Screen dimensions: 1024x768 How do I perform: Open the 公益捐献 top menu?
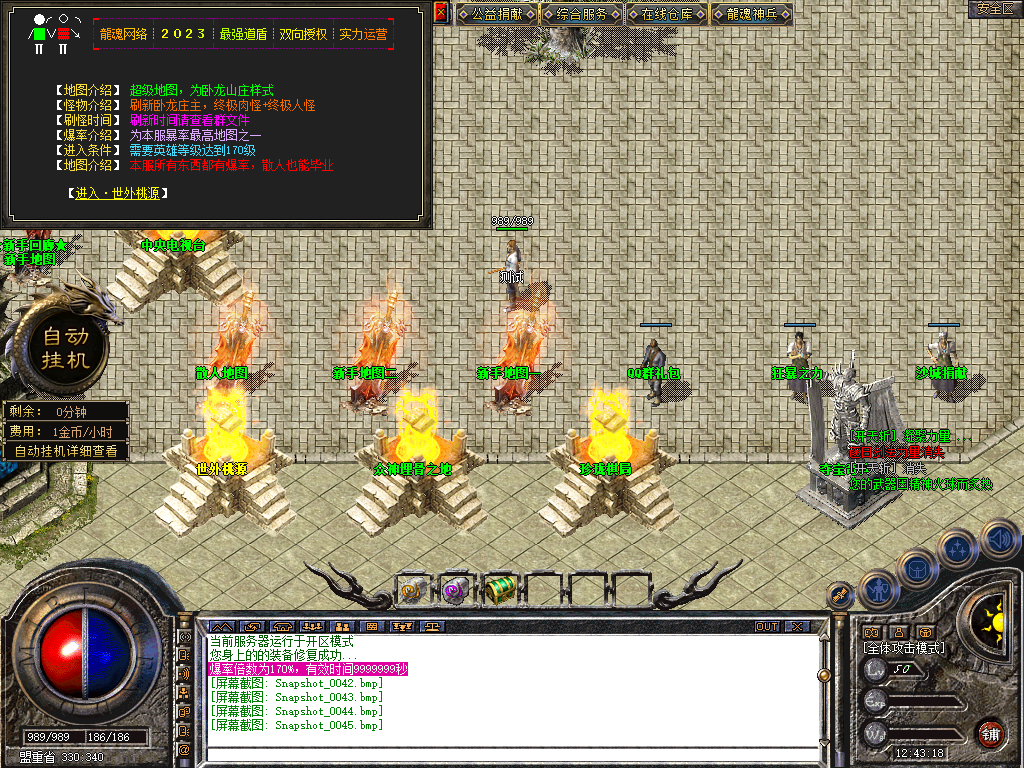pyautogui.click(x=498, y=14)
